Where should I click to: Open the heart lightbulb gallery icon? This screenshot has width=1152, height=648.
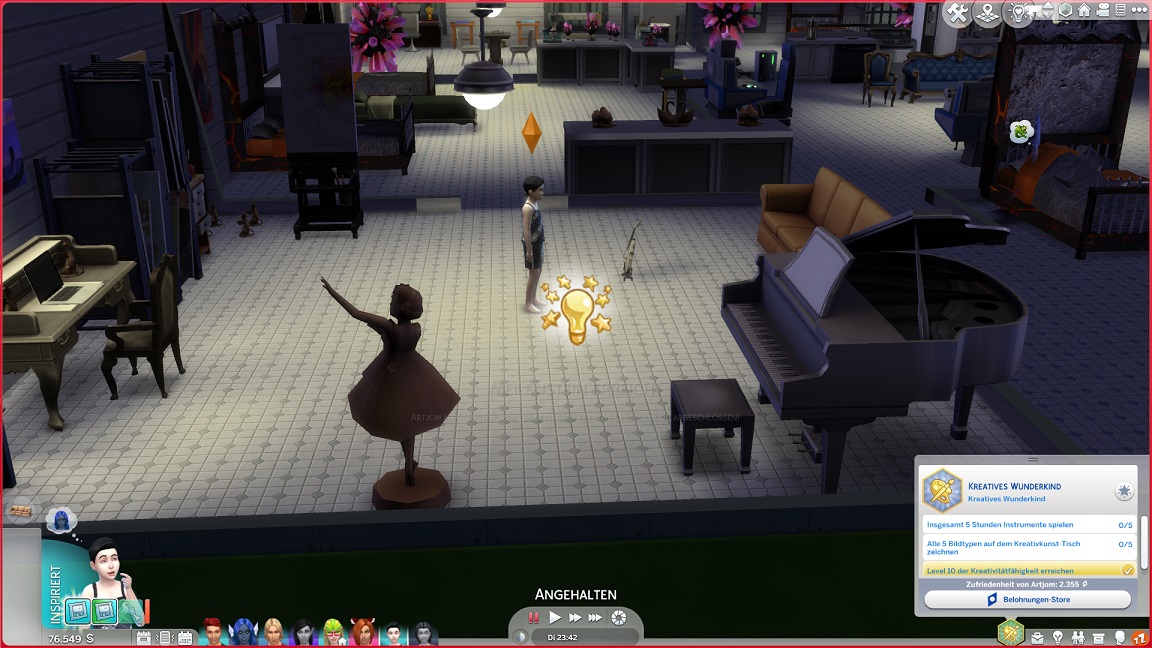pos(1018,13)
